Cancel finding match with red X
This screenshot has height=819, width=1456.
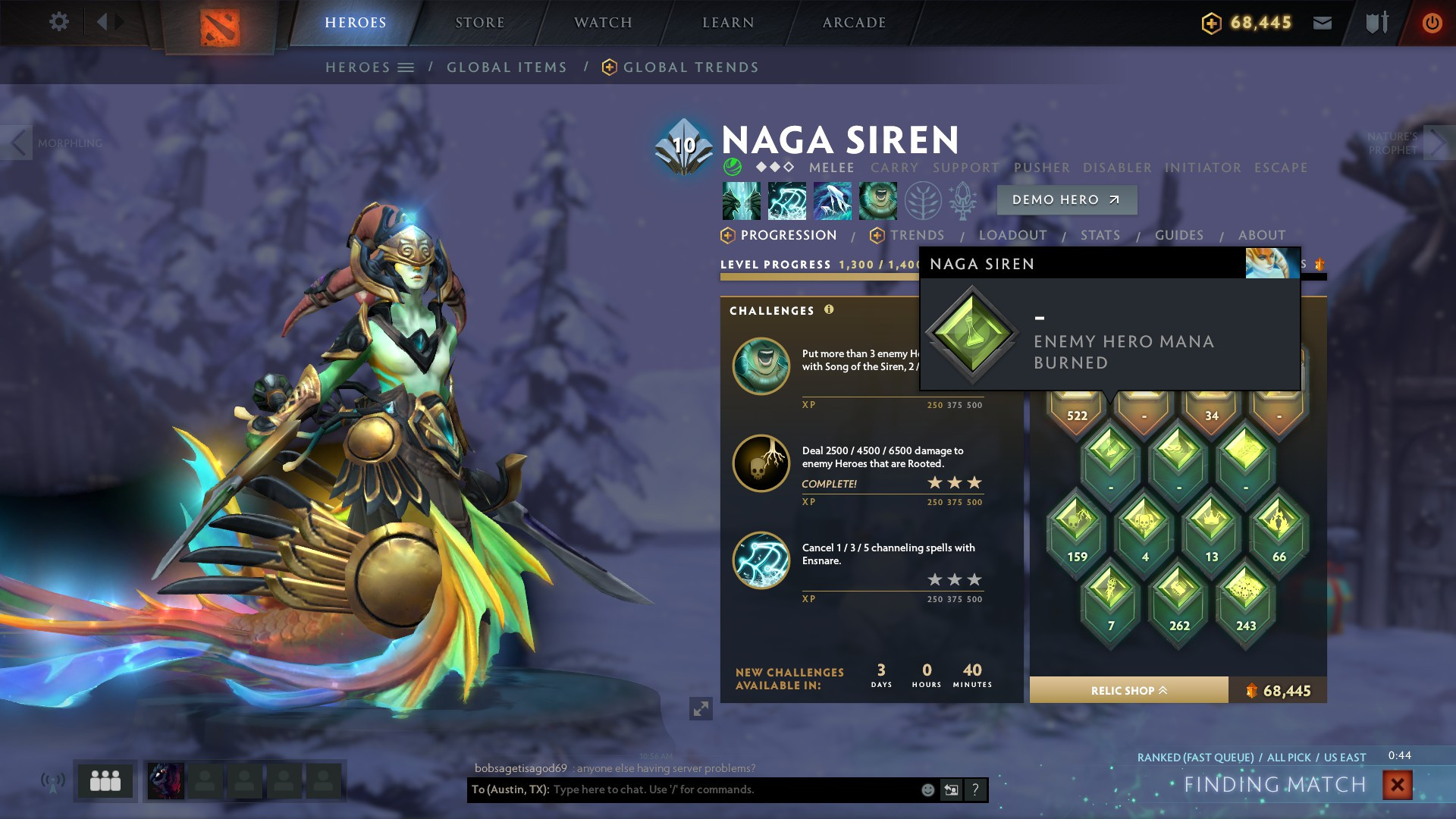[x=1397, y=785]
